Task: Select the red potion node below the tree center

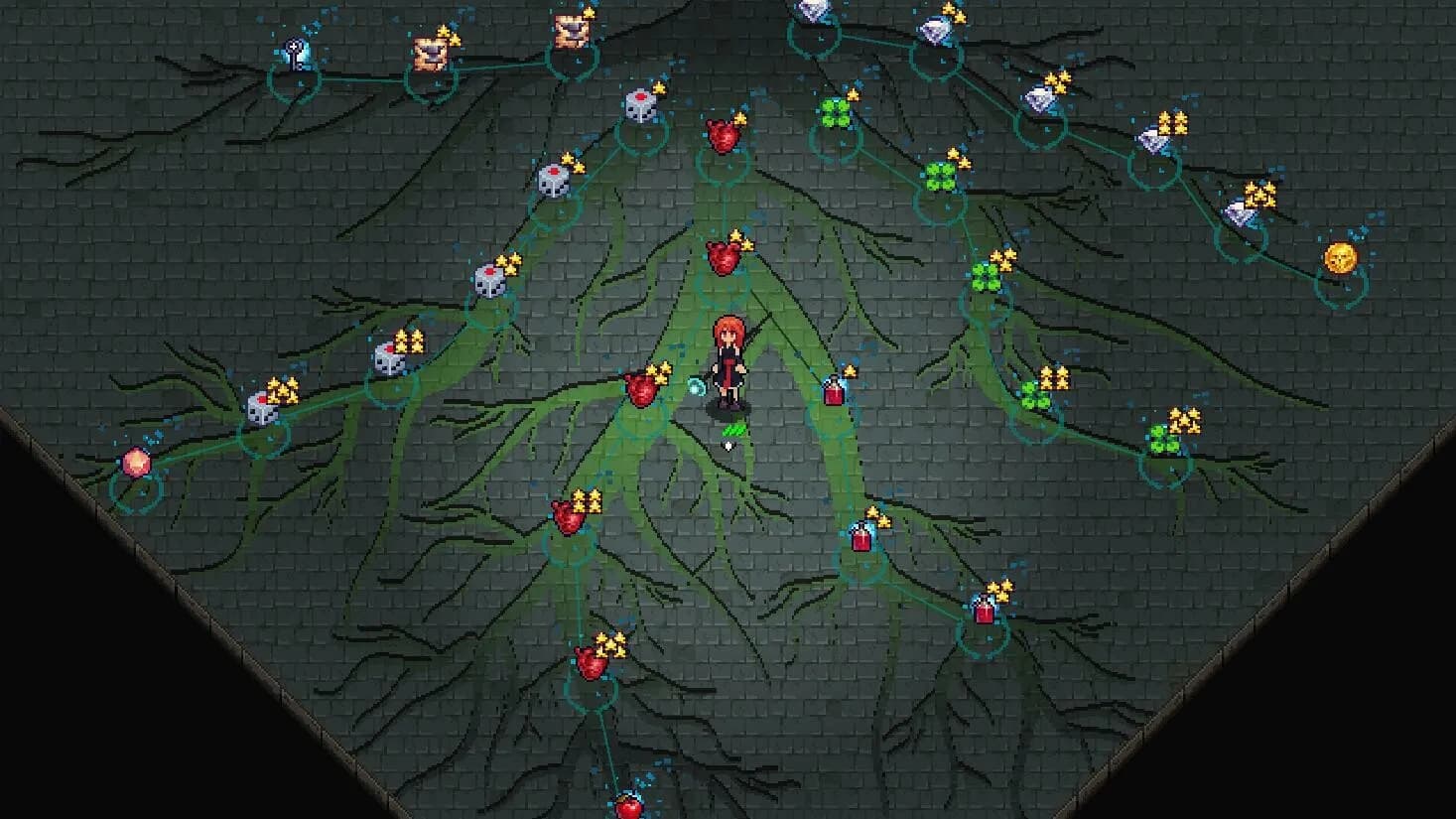Action: pos(860,536)
